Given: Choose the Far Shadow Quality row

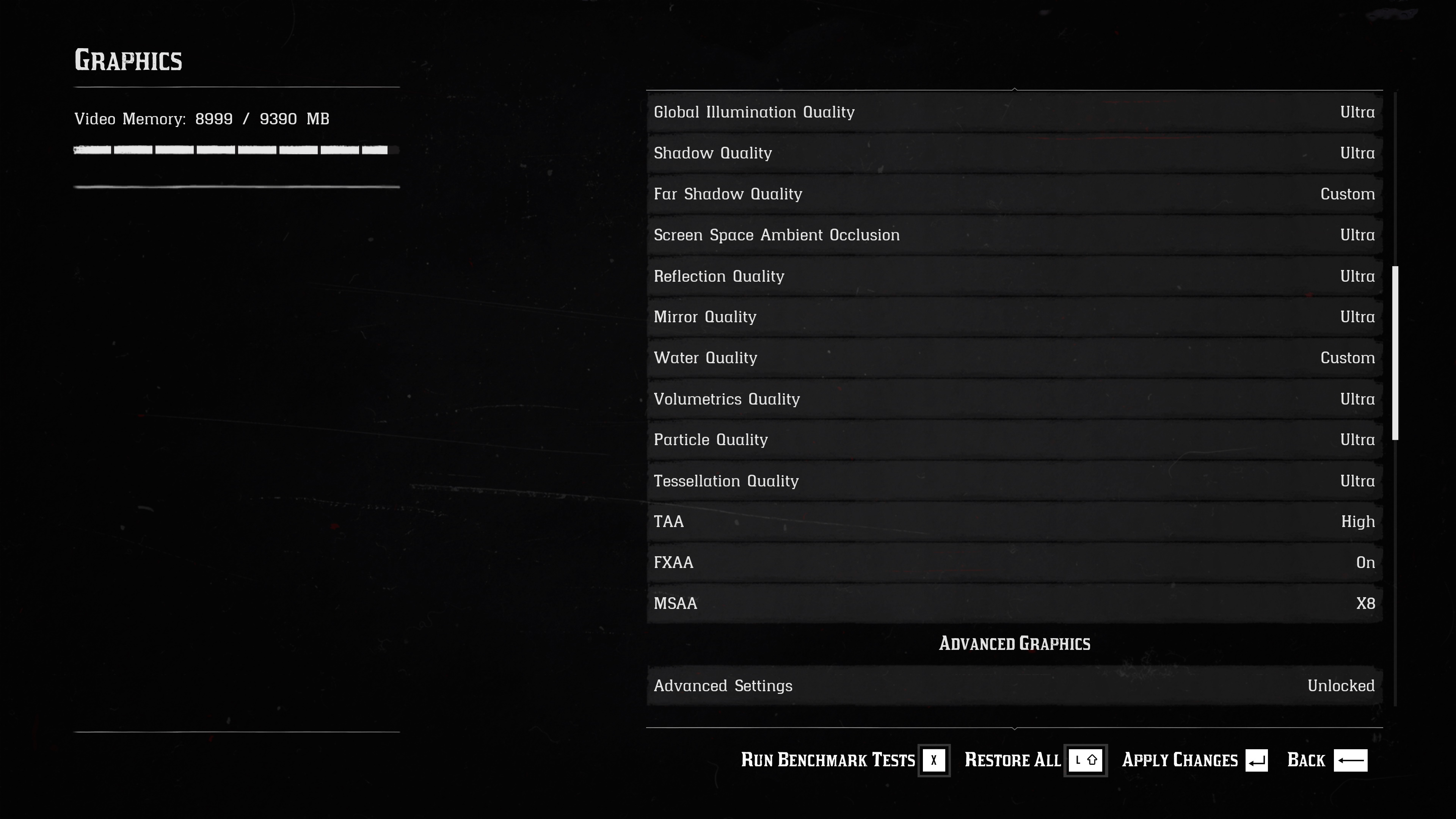Looking at the screenshot, I should tap(1014, 194).
